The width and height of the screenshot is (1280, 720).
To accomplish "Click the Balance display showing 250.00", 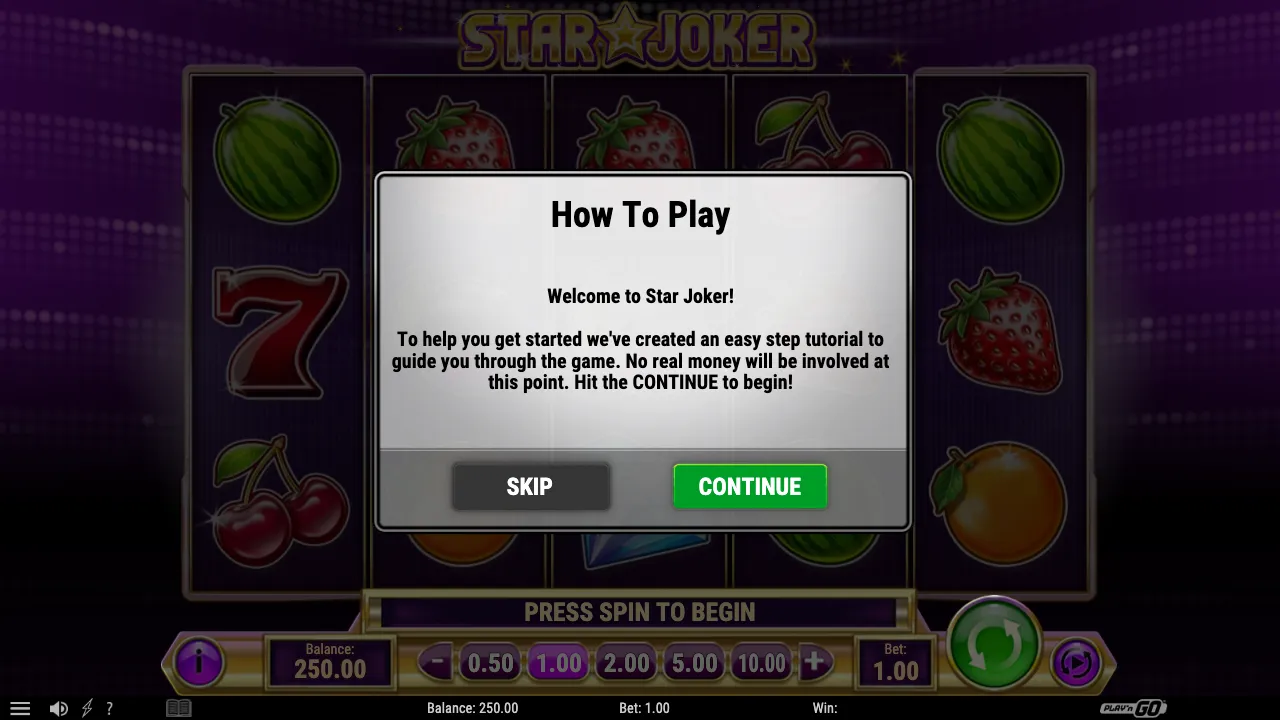I will pyautogui.click(x=331, y=662).
